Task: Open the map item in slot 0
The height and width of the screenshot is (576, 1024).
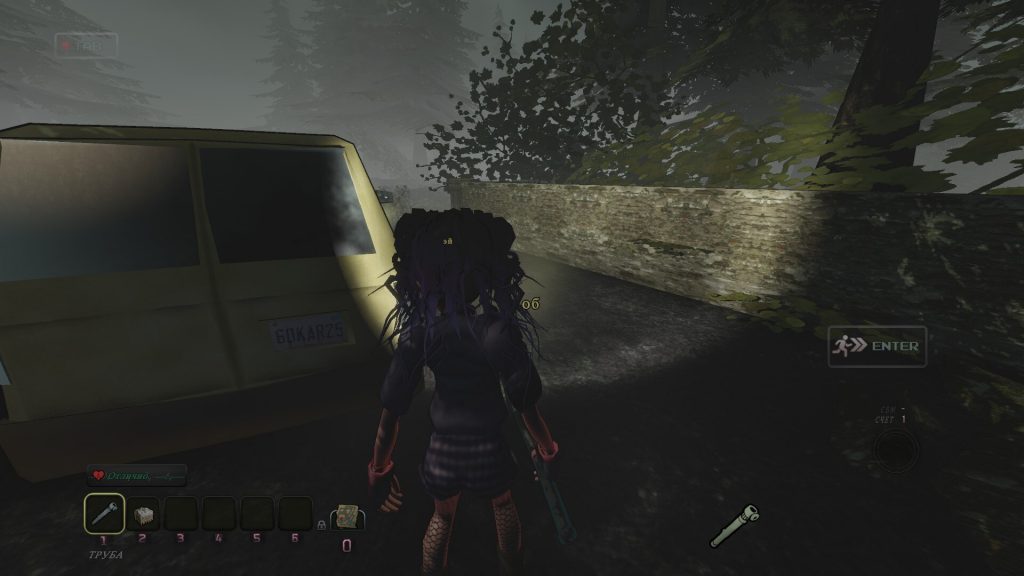Action: pos(348,515)
